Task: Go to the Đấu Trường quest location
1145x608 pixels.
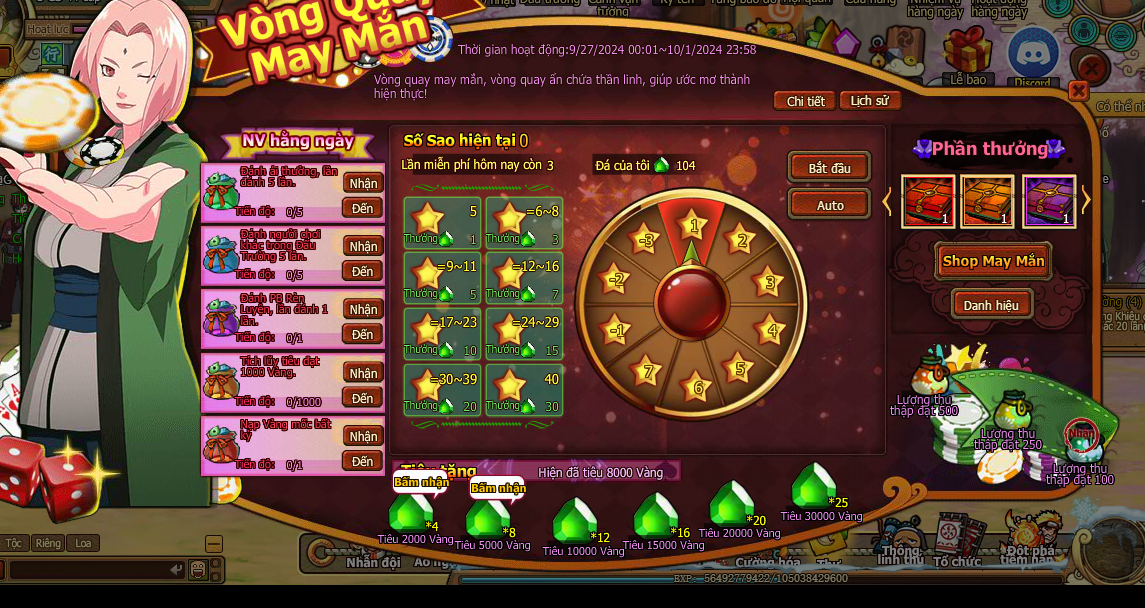Action: (x=363, y=271)
